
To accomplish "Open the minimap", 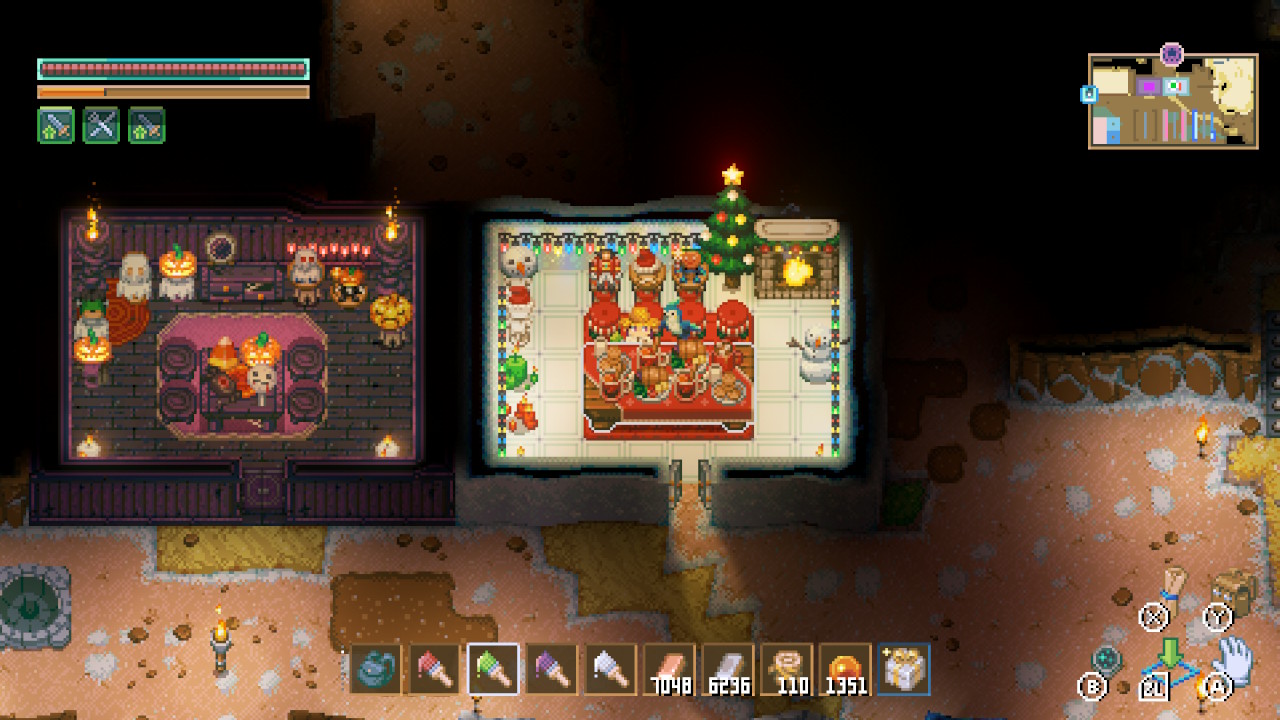I will 1173,101.
